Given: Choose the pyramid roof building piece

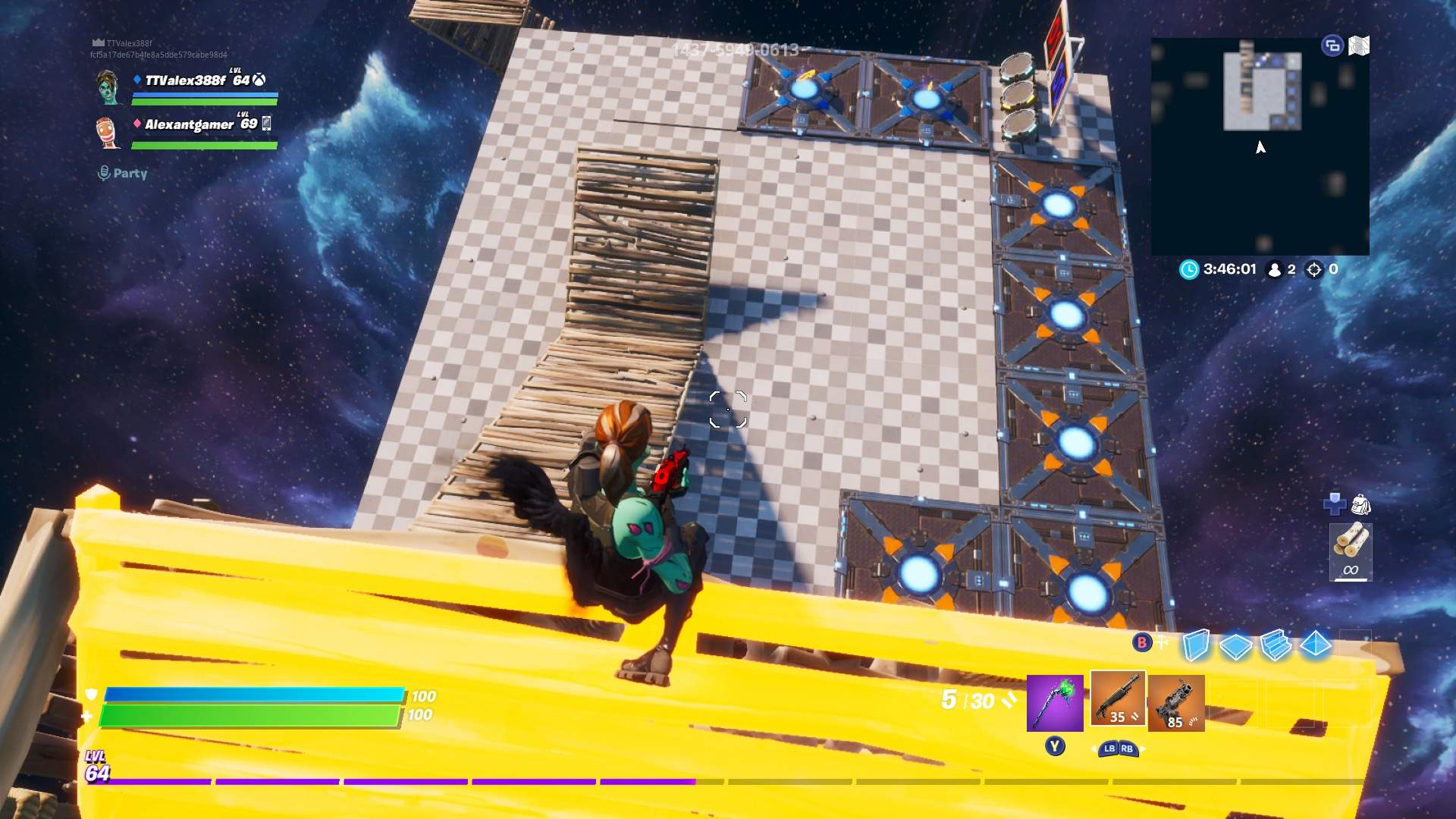Looking at the screenshot, I should (x=1316, y=644).
